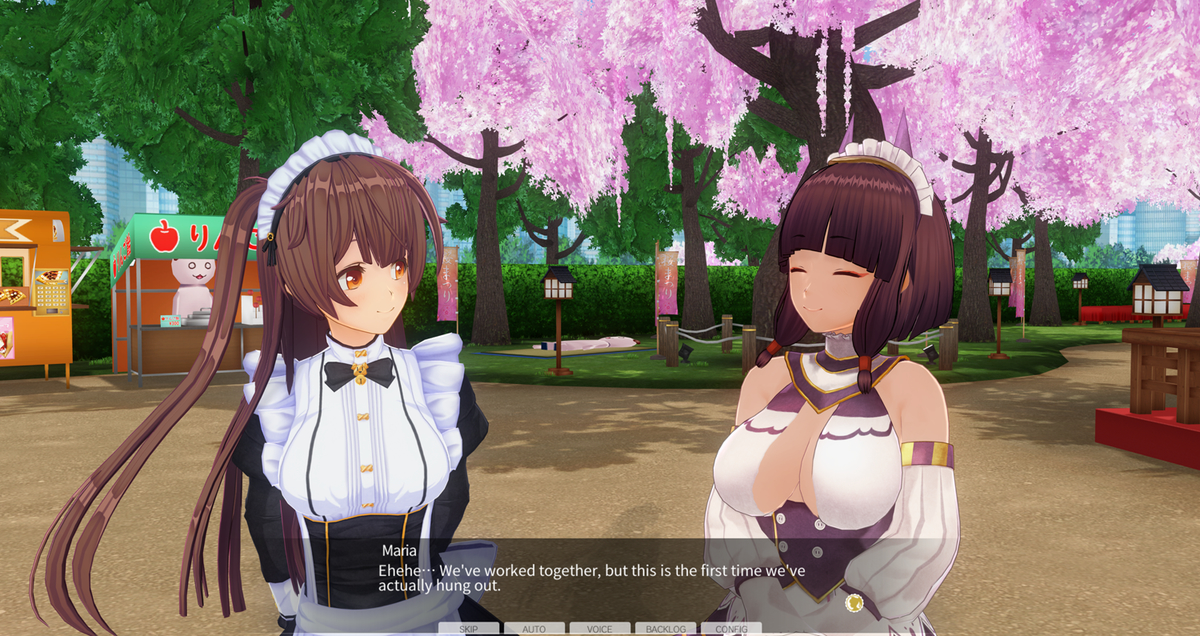Replay the line with the VOICE button
The width and height of the screenshot is (1200, 636).
[600, 629]
